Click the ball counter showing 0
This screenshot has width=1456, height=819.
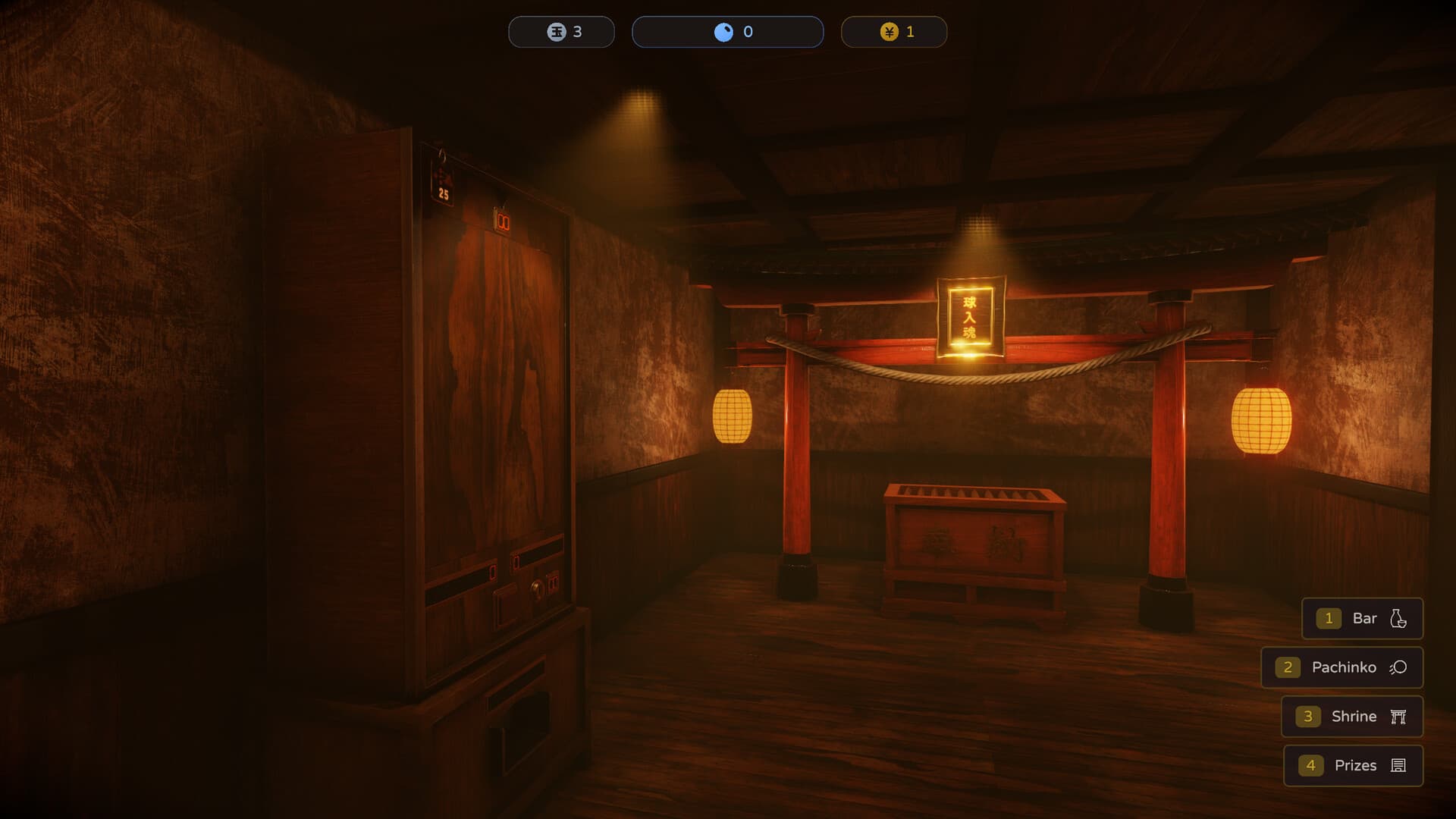[728, 31]
